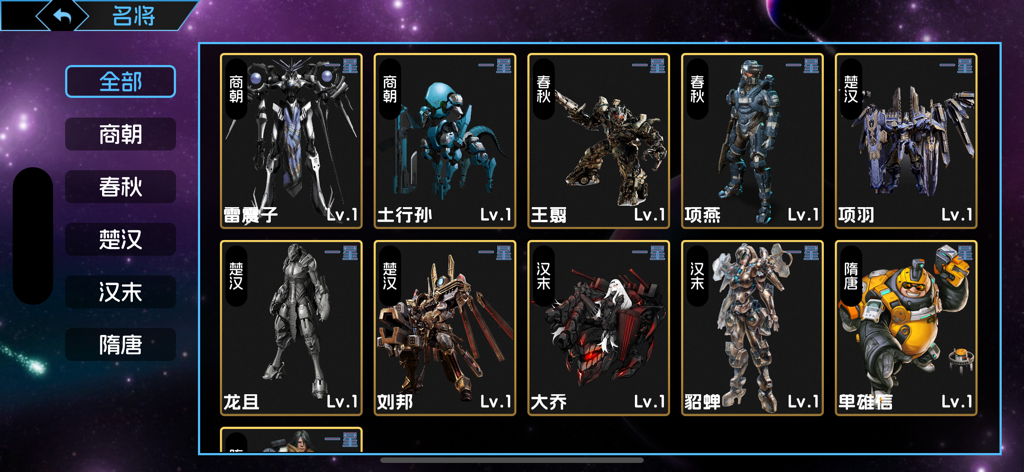The width and height of the screenshot is (1024, 472).
Task: View the 貂蝉 hero card
Action: (752, 328)
